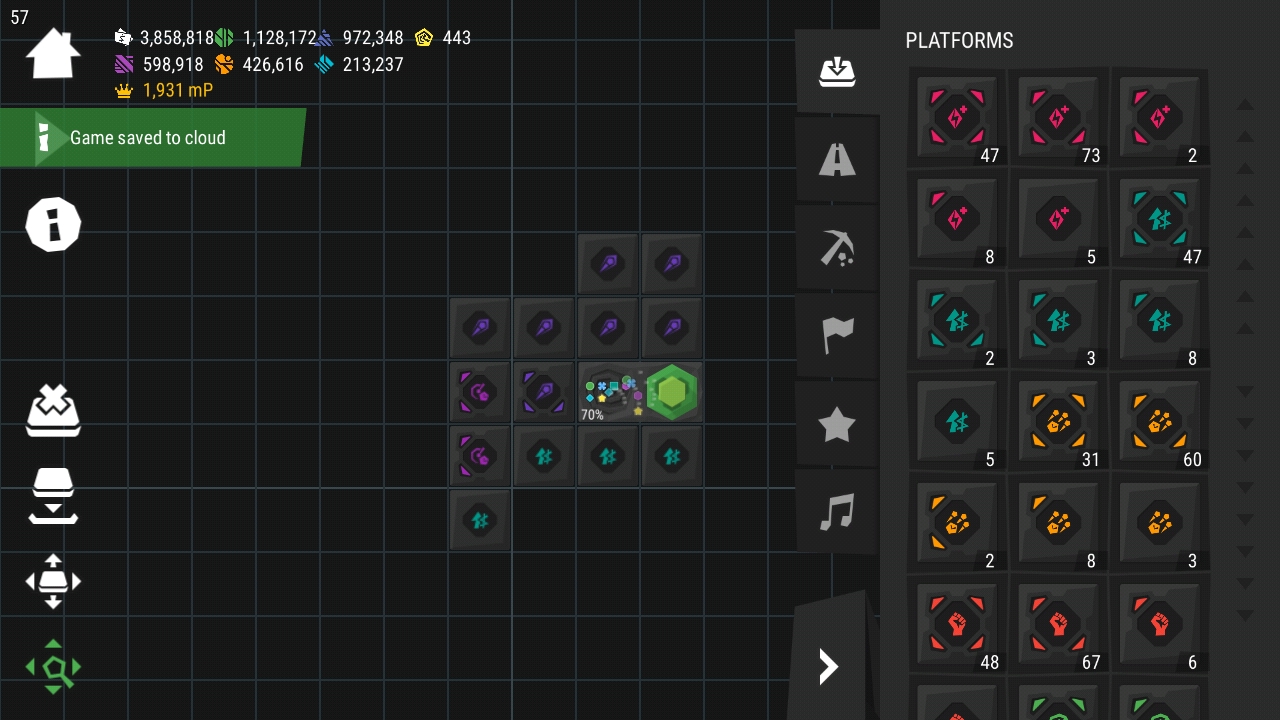Activate the remove platform tray button with X

(53, 410)
